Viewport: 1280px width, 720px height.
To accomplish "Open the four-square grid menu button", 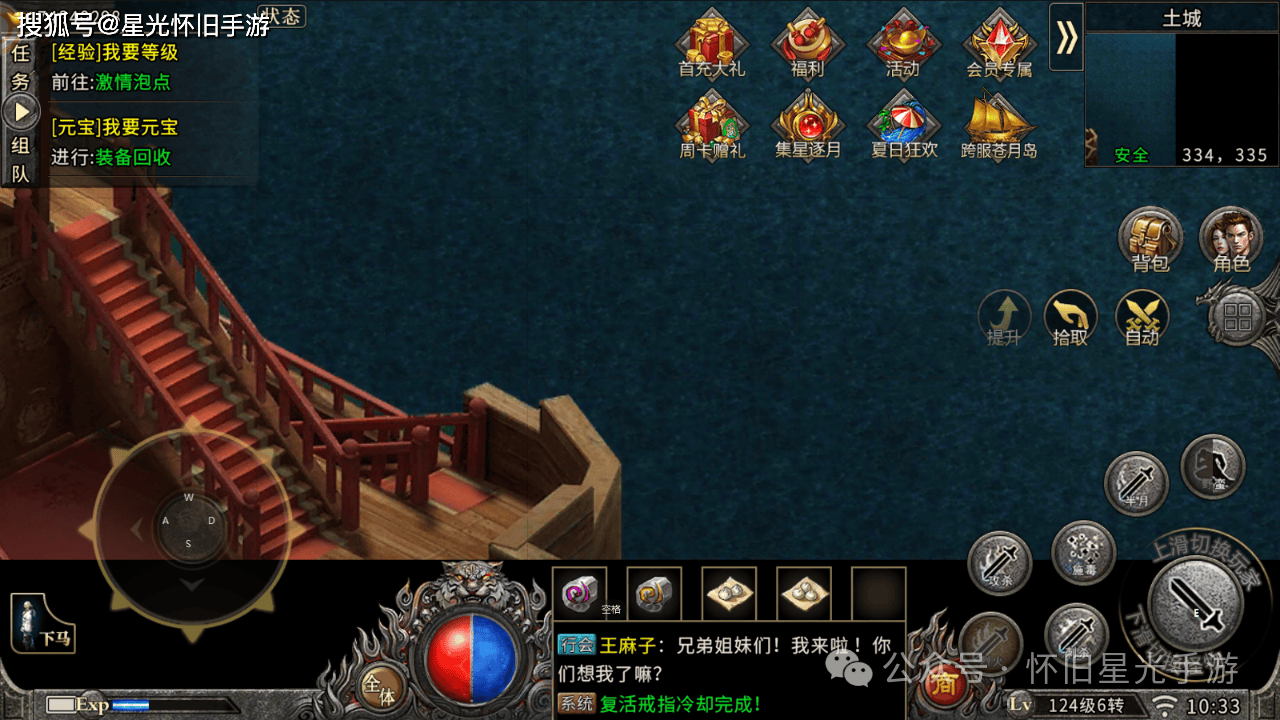I will (1238, 318).
